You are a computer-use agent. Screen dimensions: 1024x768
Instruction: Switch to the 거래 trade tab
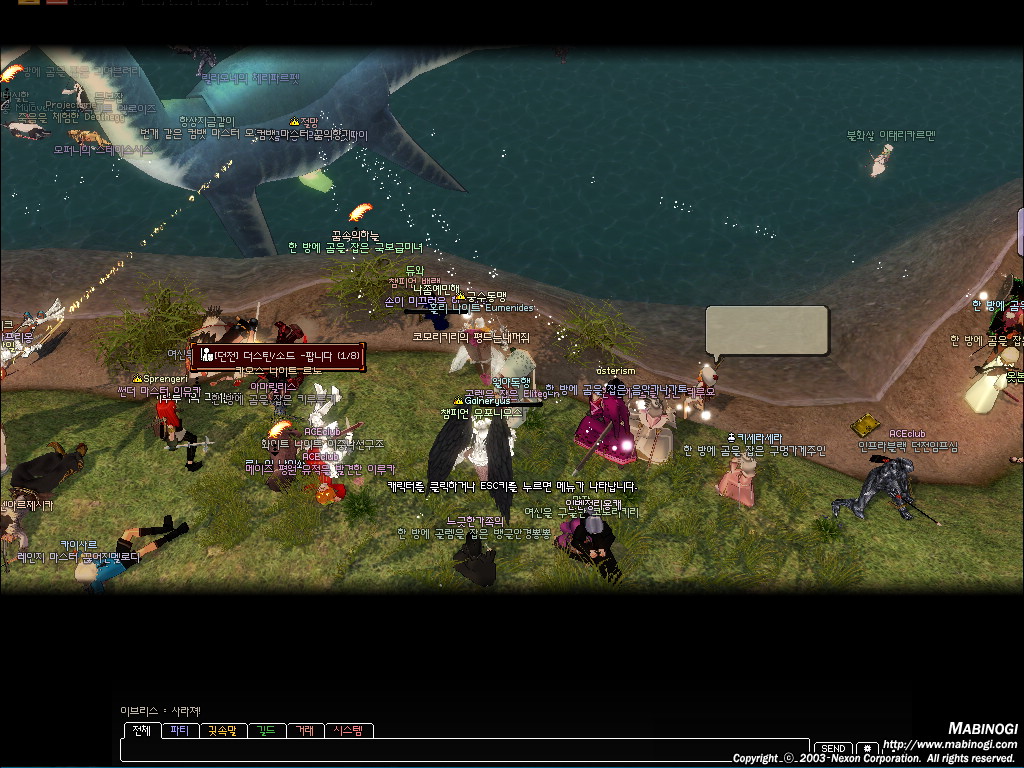click(x=304, y=731)
